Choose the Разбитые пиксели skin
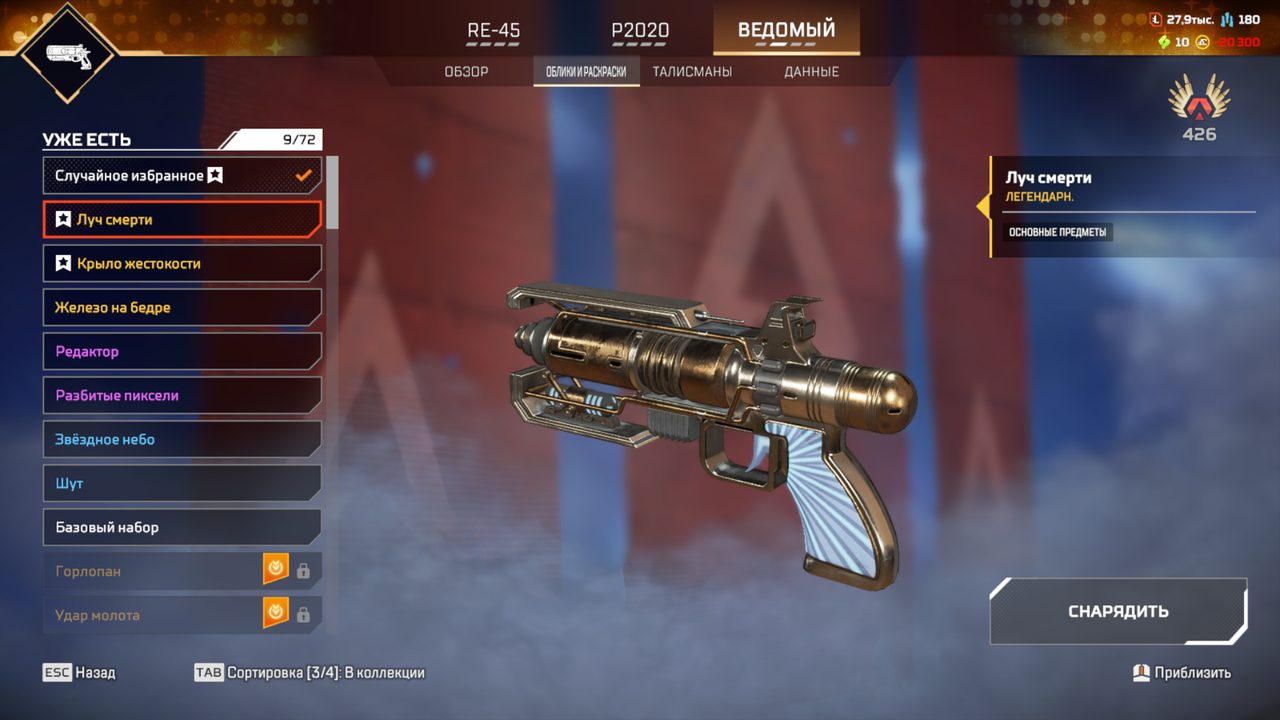The image size is (1280, 720). coord(182,395)
